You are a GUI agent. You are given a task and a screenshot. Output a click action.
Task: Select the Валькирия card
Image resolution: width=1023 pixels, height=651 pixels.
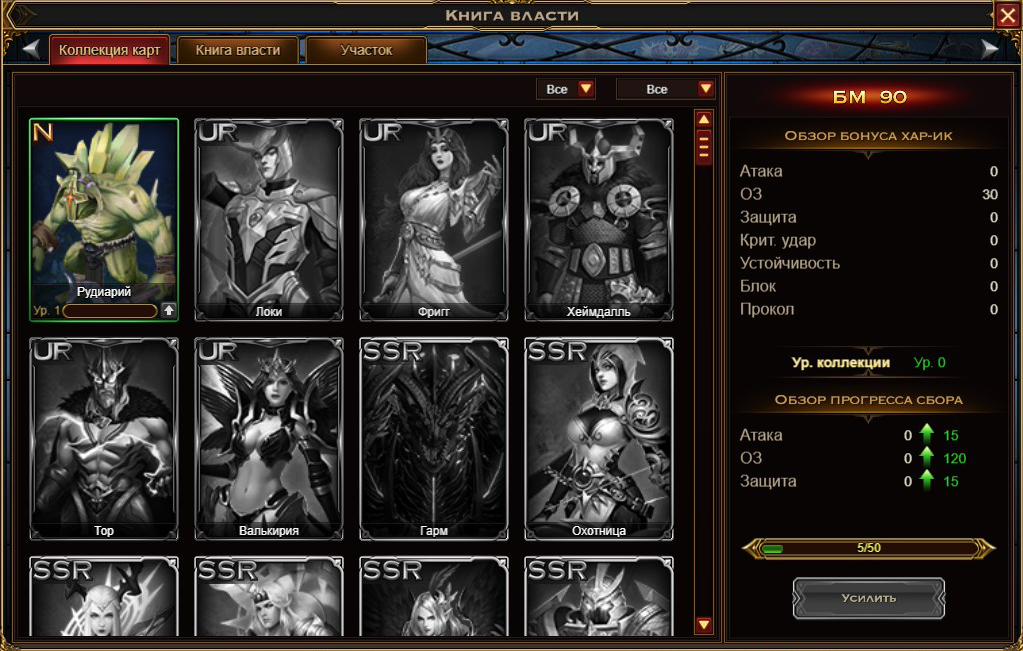pyautogui.click(x=269, y=438)
